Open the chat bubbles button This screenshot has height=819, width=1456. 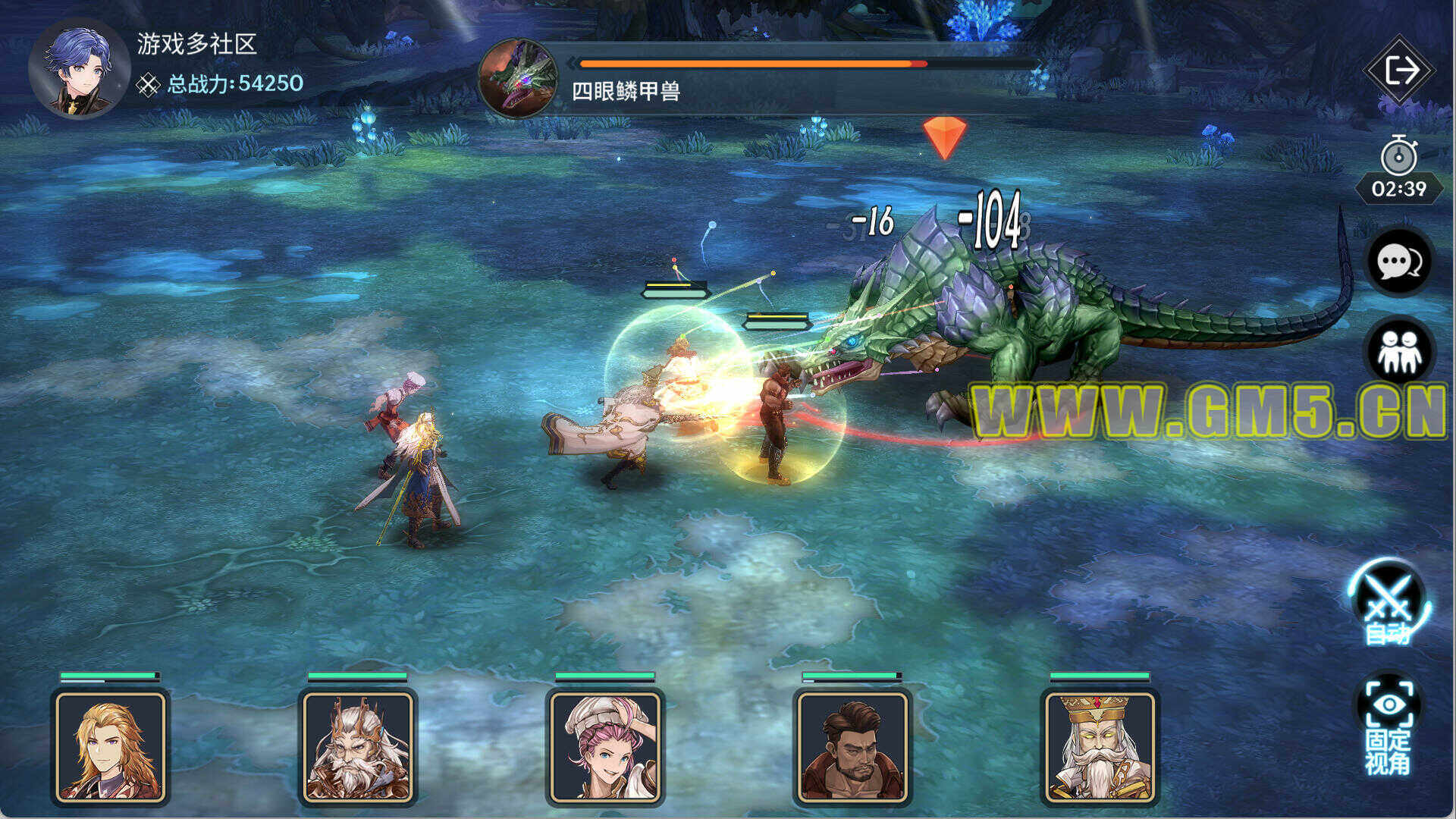click(1398, 262)
